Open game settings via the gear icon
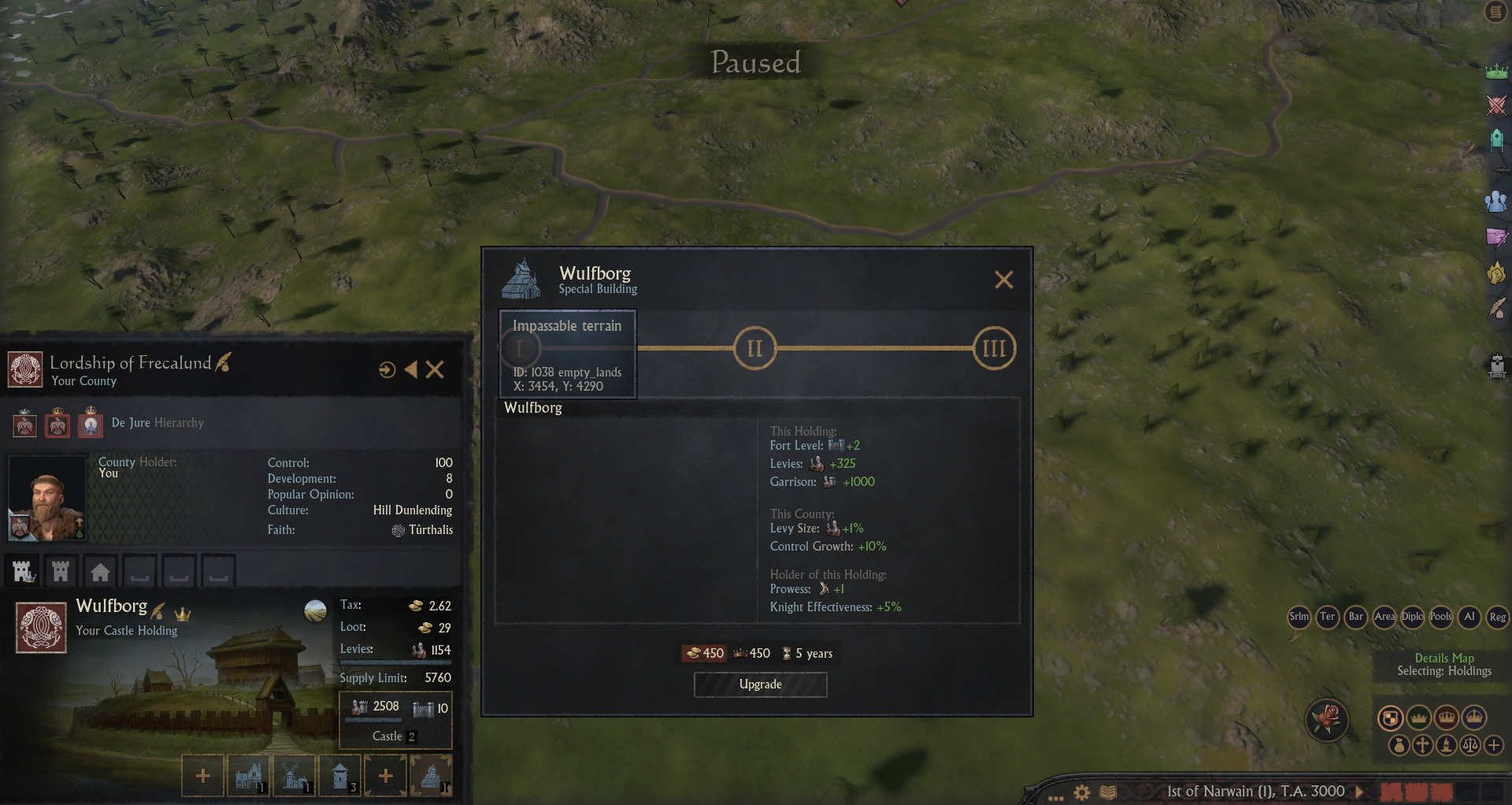This screenshot has height=805, width=1512. click(x=1082, y=792)
